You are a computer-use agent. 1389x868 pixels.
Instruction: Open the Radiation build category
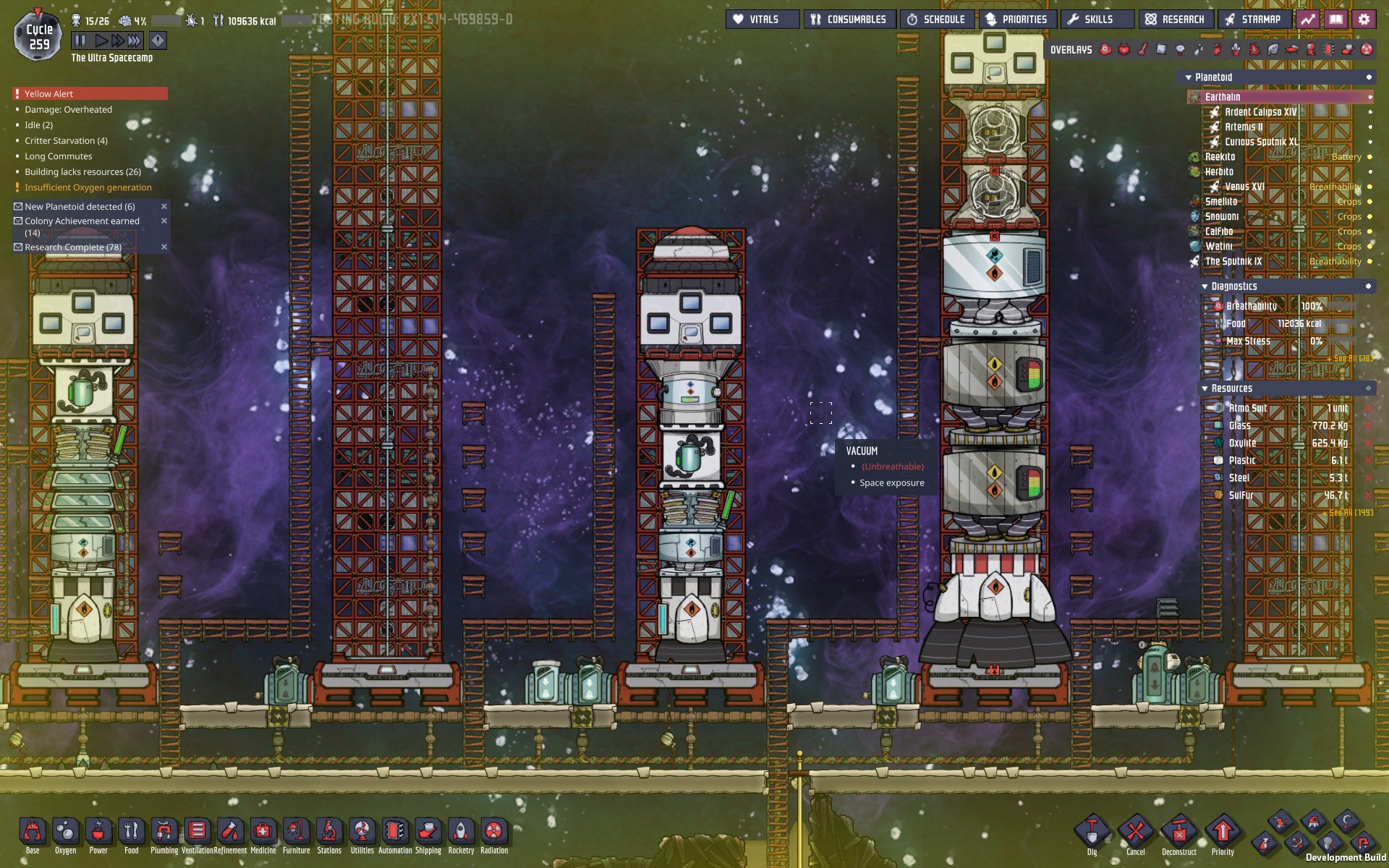pos(494,833)
